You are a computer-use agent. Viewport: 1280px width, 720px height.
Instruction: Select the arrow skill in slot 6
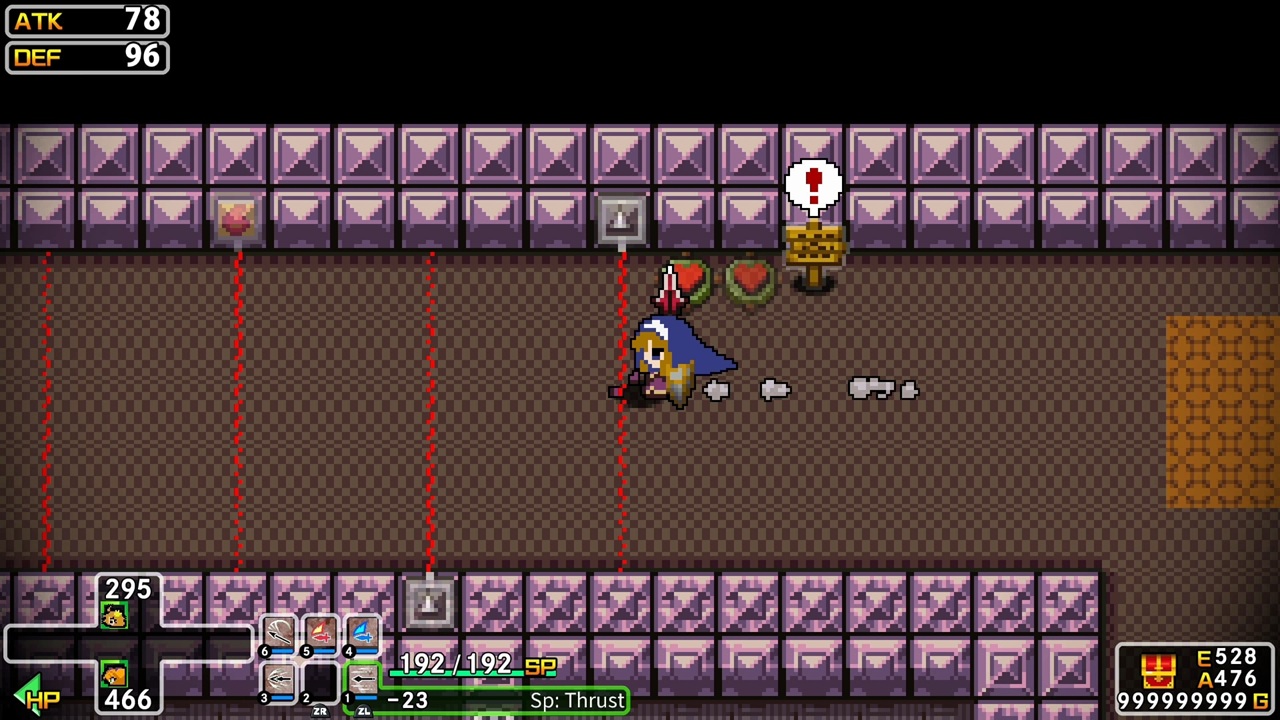(x=278, y=632)
